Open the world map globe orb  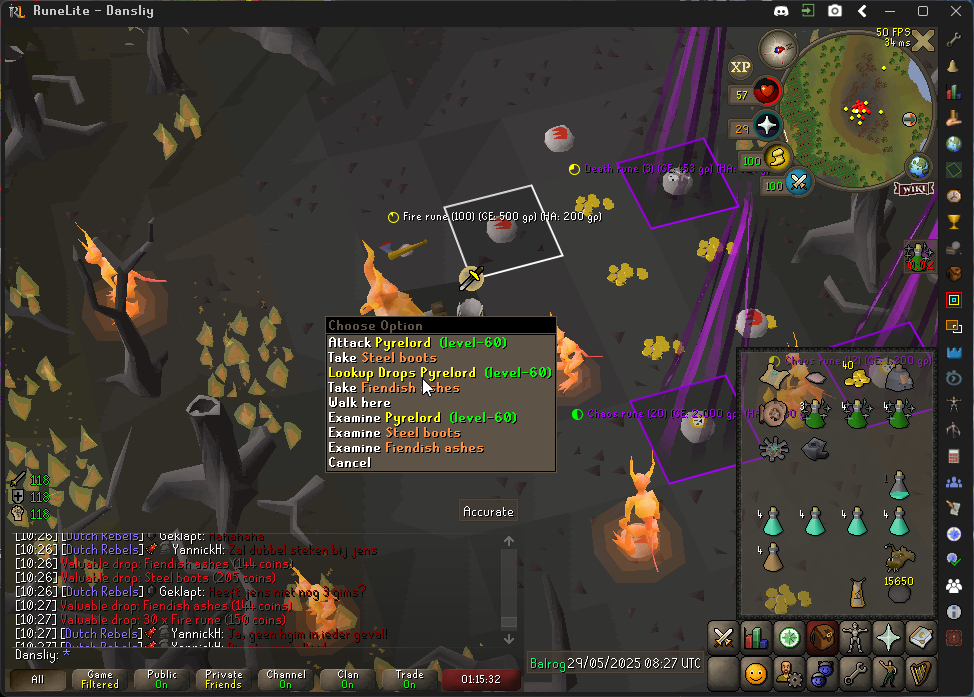click(918, 165)
